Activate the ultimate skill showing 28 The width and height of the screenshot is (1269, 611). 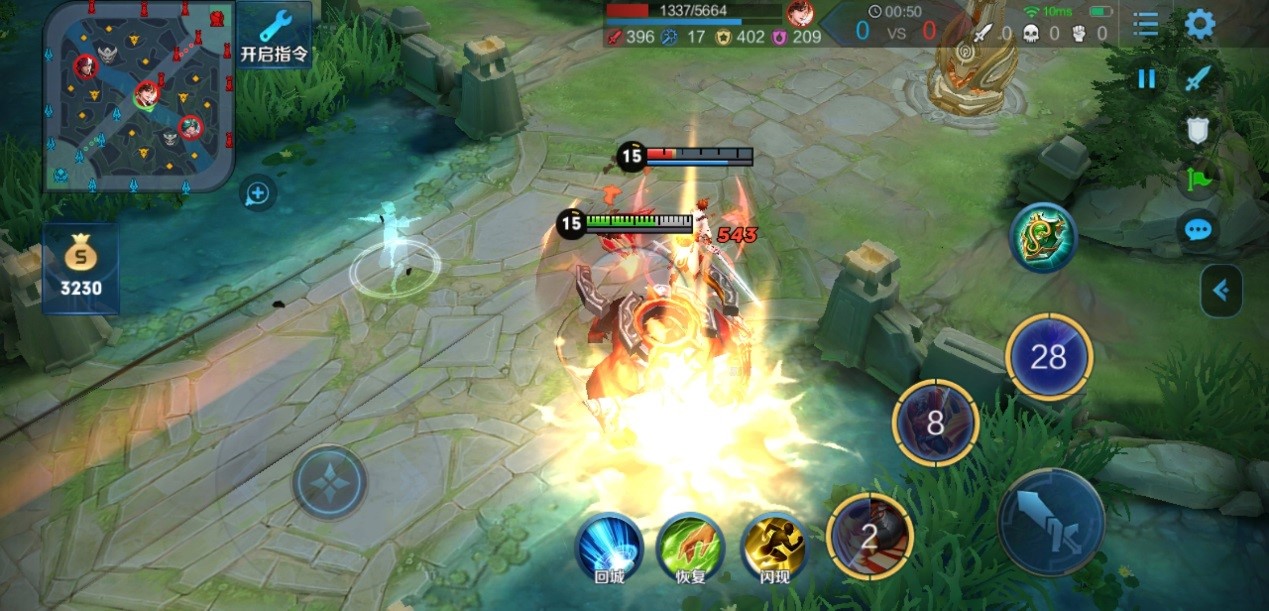click(1048, 357)
